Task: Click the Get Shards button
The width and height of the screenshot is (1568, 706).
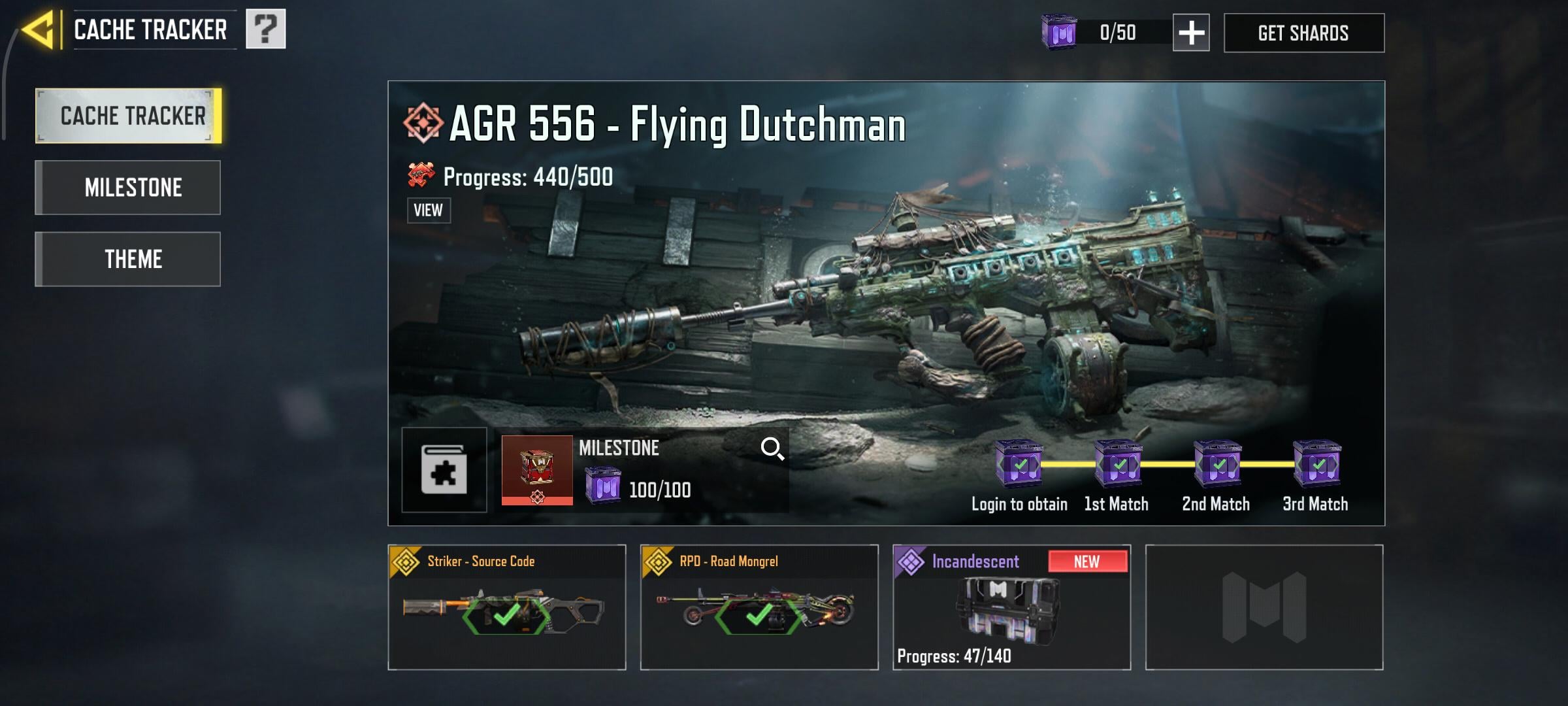Action: [1303, 33]
